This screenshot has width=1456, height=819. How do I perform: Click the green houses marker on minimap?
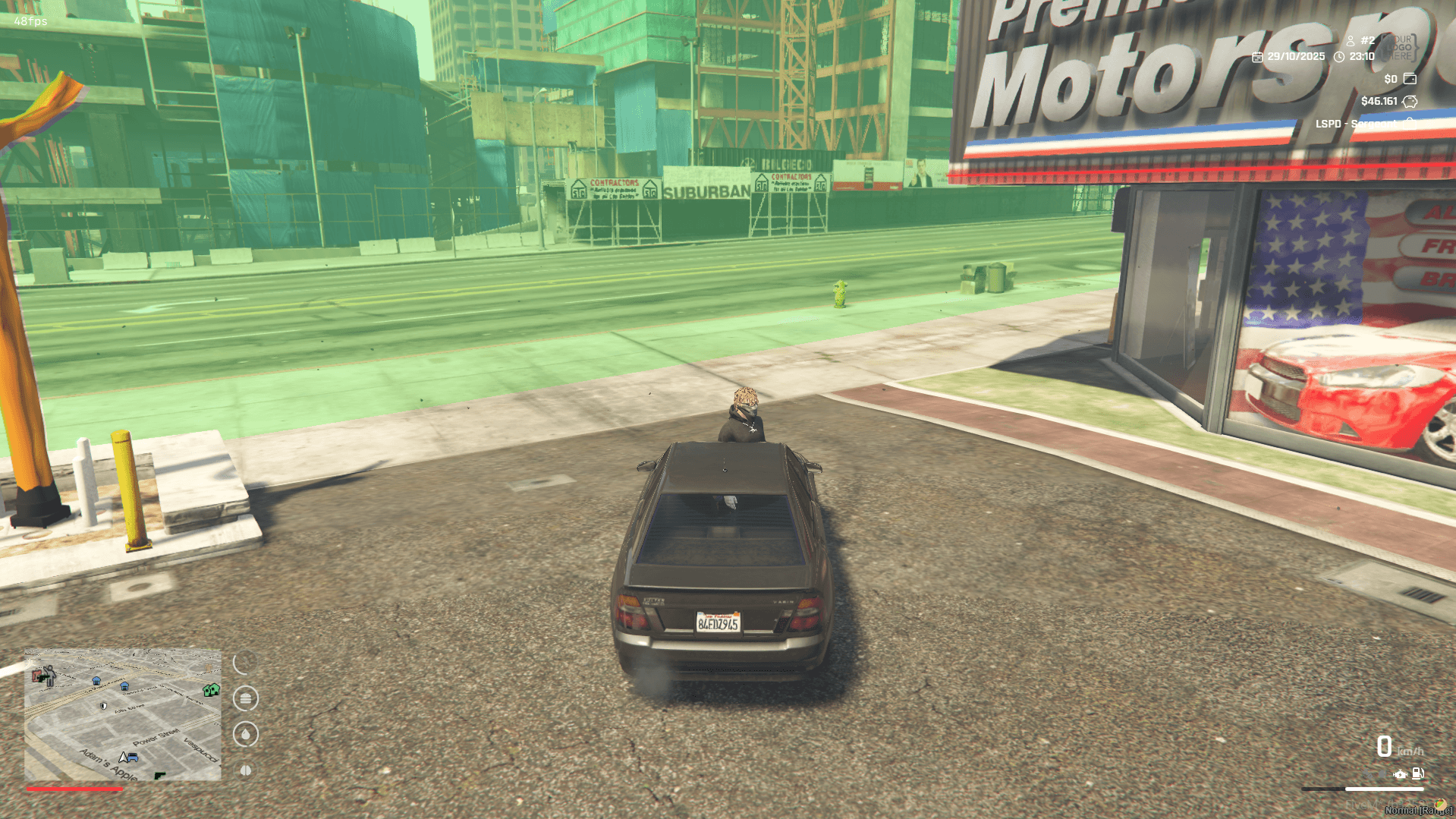[x=211, y=690]
